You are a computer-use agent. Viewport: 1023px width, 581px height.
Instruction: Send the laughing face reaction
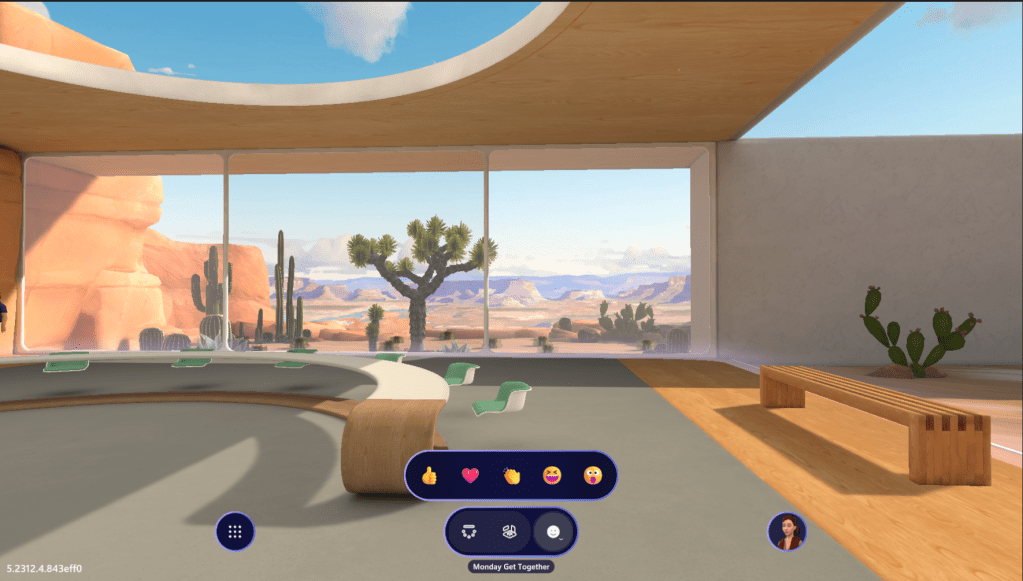click(551, 475)
